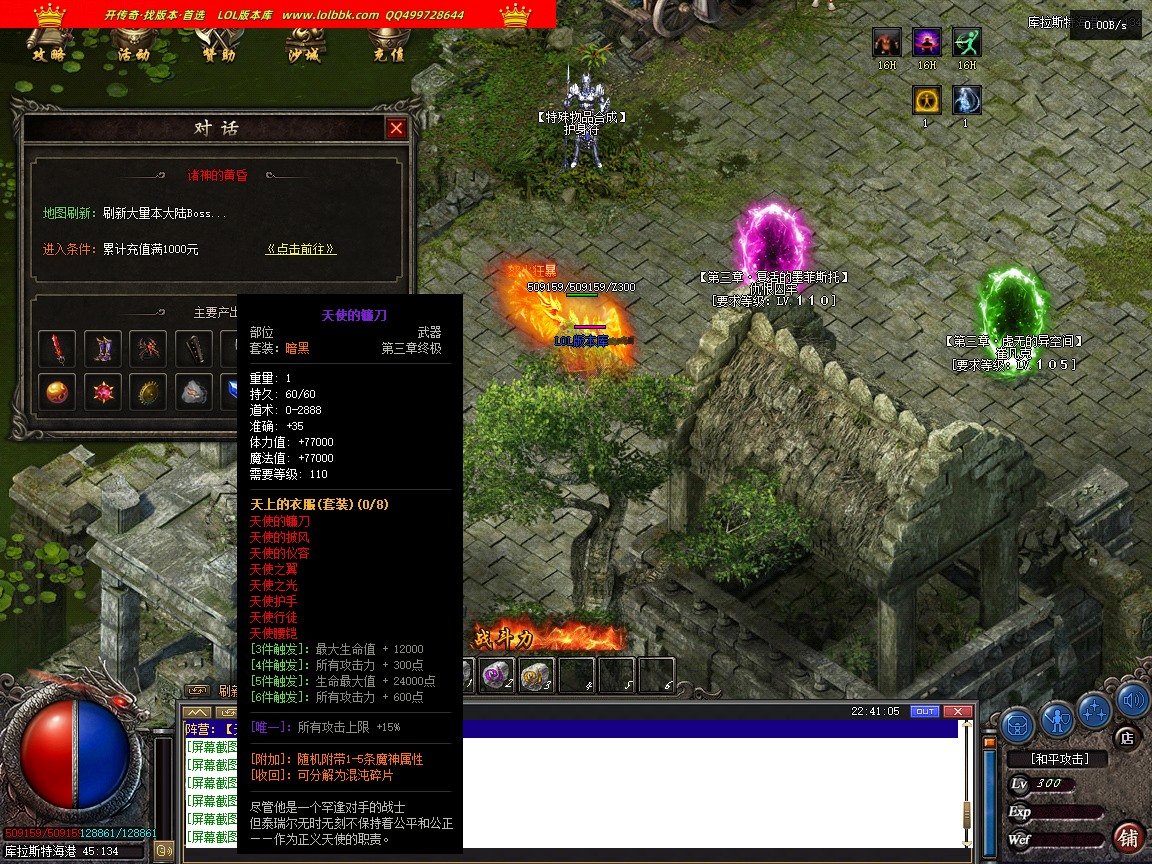The width and height of the screenshot is (1152, 864).
Task: Click the blue OUT button
Action: pyautogui.click(x=925, y=711)
